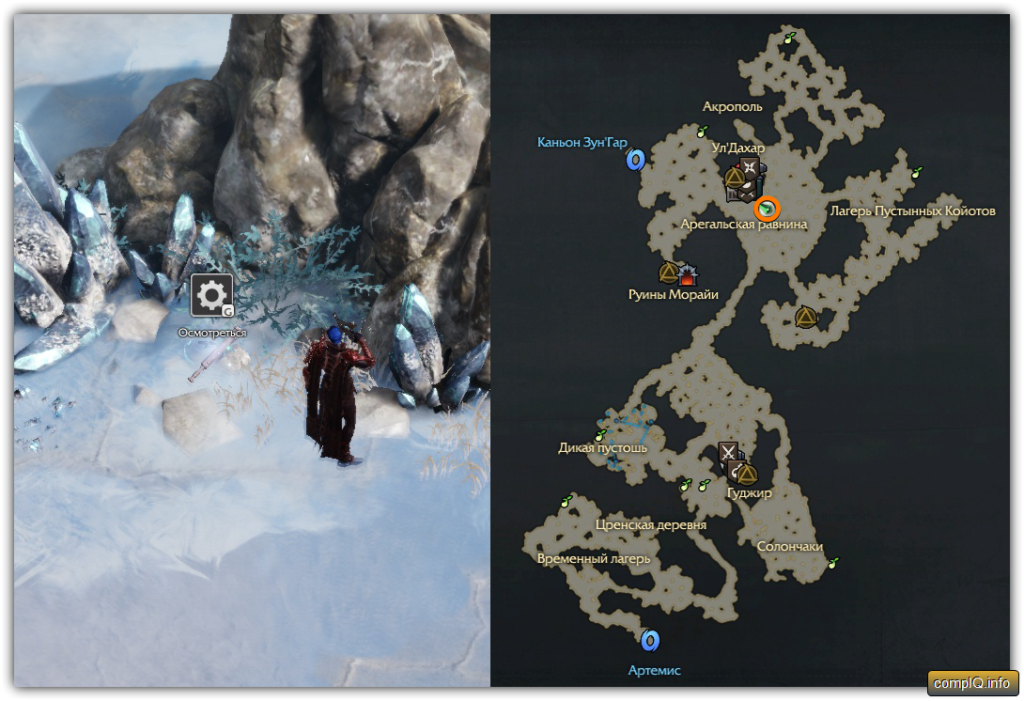The image size is (1024, 701).
Task: Pick the mokoko seed near Солончаки
Action: [833, 562]
